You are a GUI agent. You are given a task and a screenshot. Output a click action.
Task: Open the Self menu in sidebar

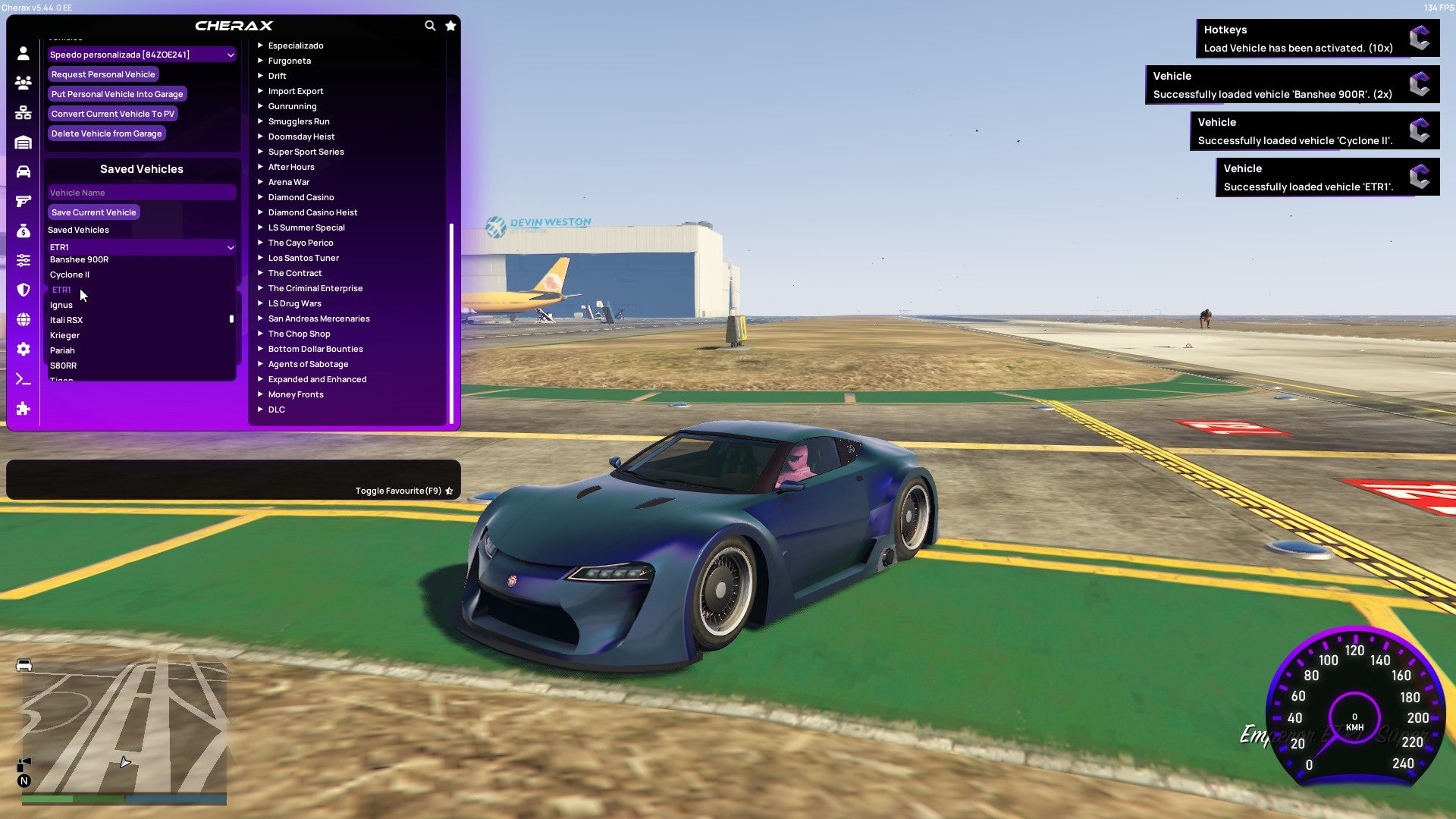23,54
